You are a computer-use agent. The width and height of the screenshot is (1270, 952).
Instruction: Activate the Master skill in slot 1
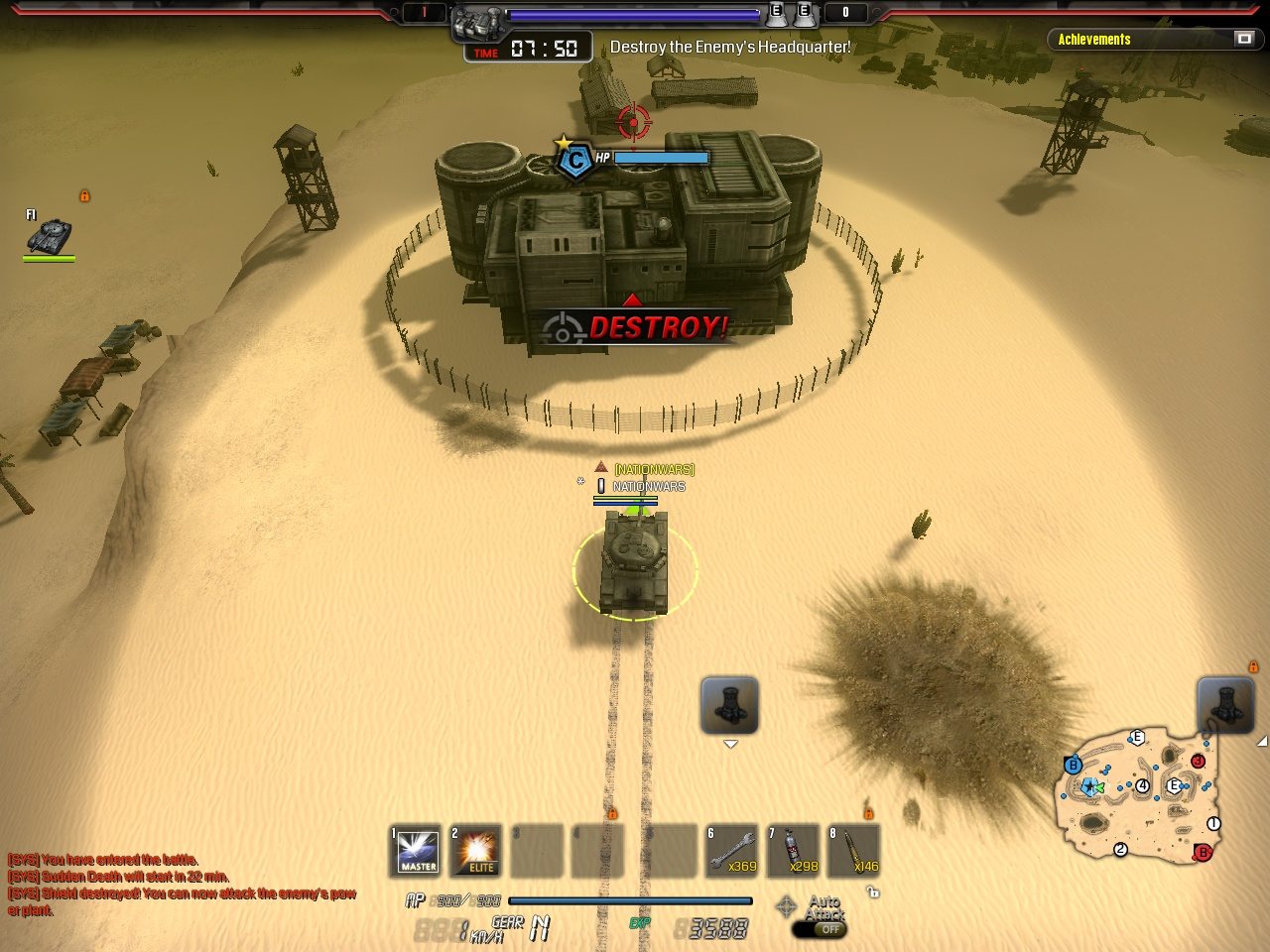click(x=417, y=851)
